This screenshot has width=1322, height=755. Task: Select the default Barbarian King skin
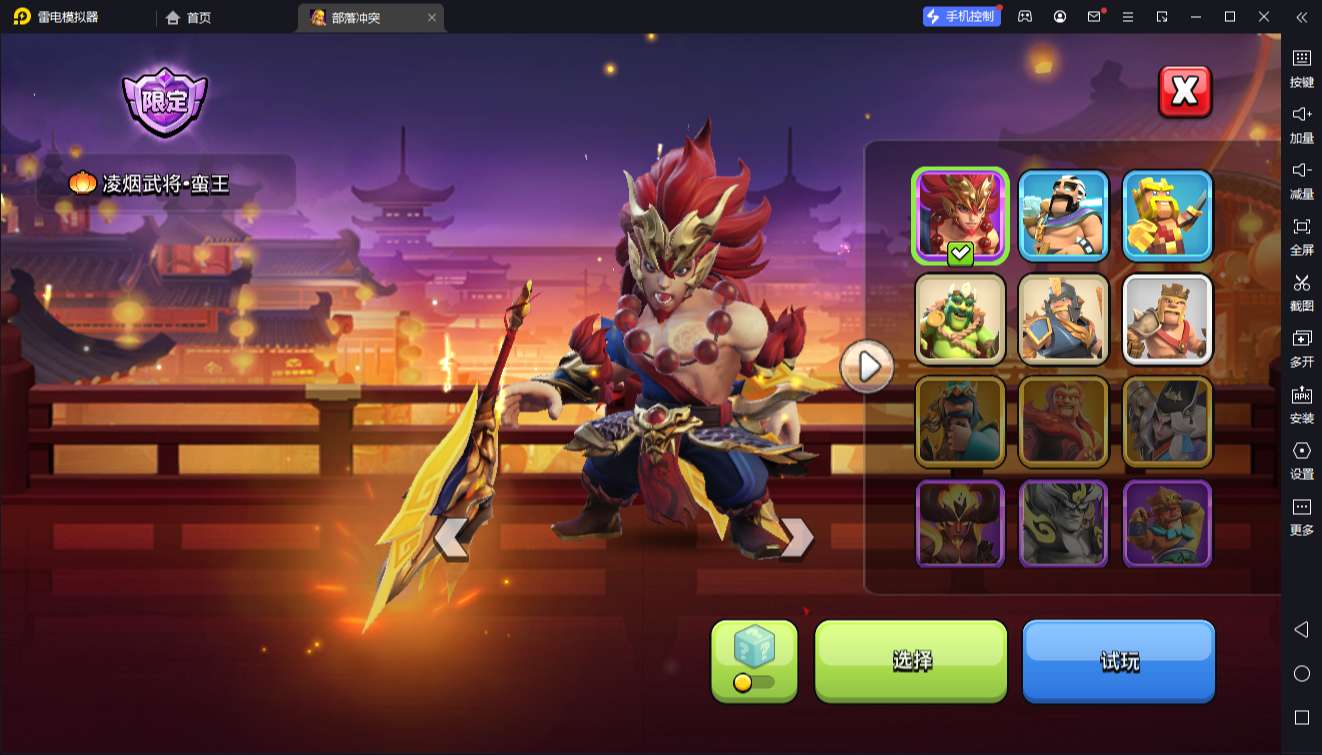pyautogui.click(x=1167, y=319)
